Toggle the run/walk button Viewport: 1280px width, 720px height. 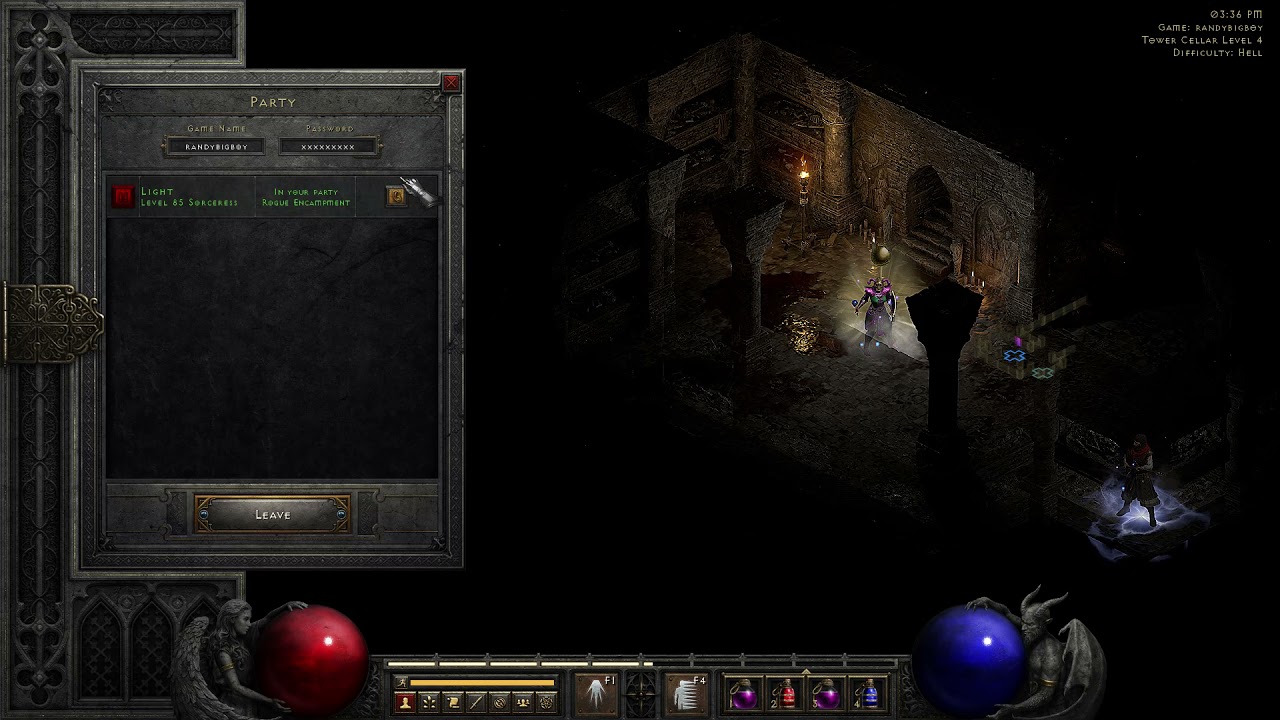(402, 683)
